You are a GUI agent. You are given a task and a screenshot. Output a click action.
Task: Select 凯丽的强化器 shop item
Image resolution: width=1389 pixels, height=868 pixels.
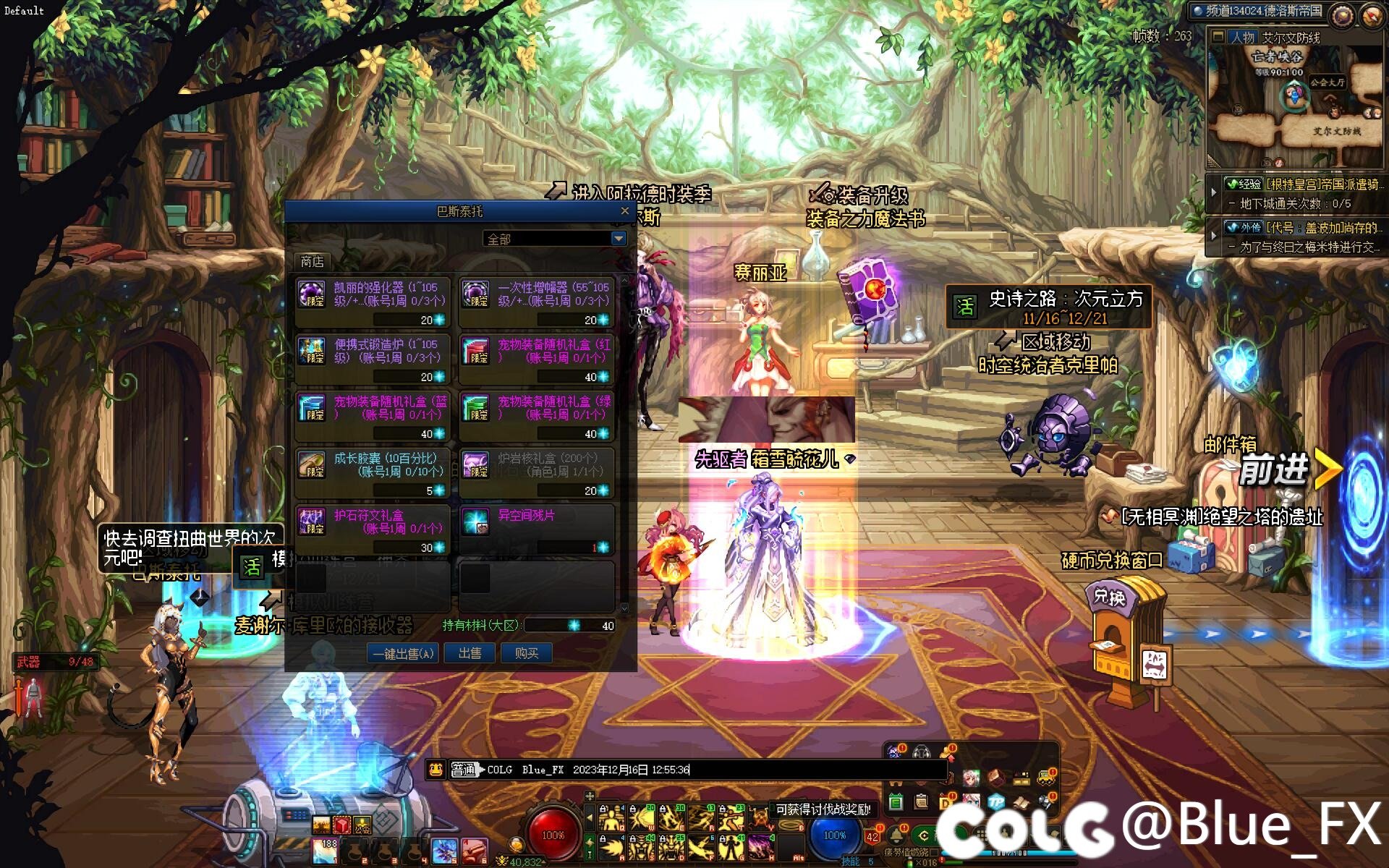tap(373, 302)
